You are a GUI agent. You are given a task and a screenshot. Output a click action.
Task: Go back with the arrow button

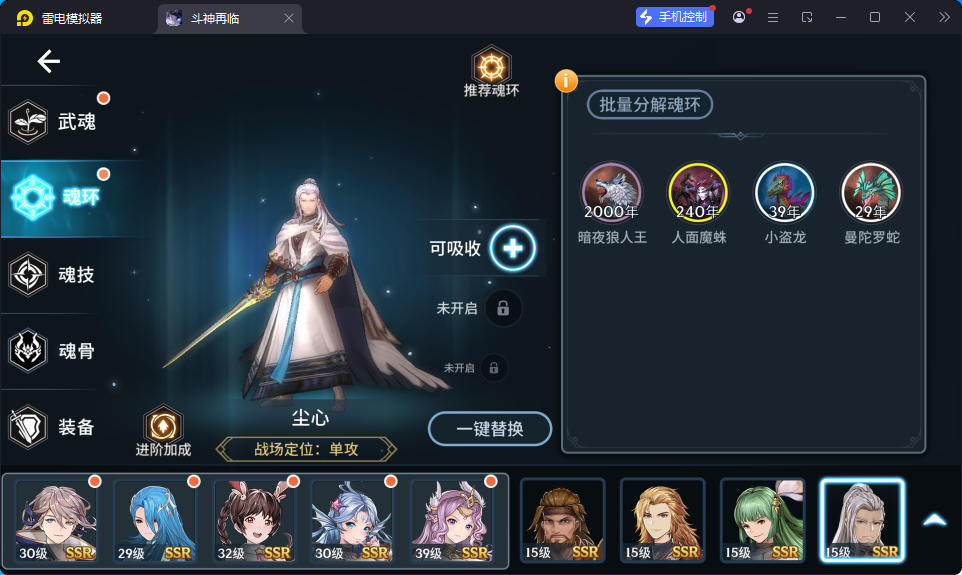pos(49,62)
